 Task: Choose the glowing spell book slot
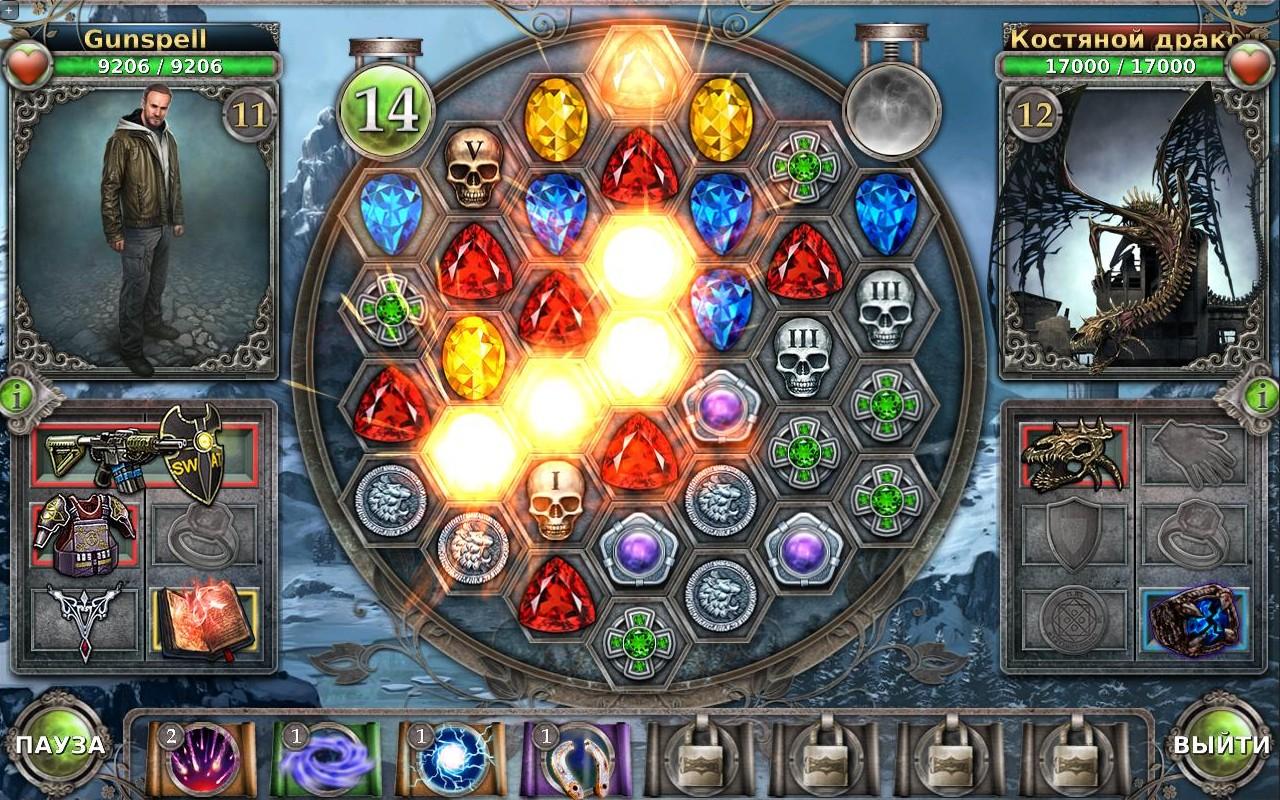[204, 622]
